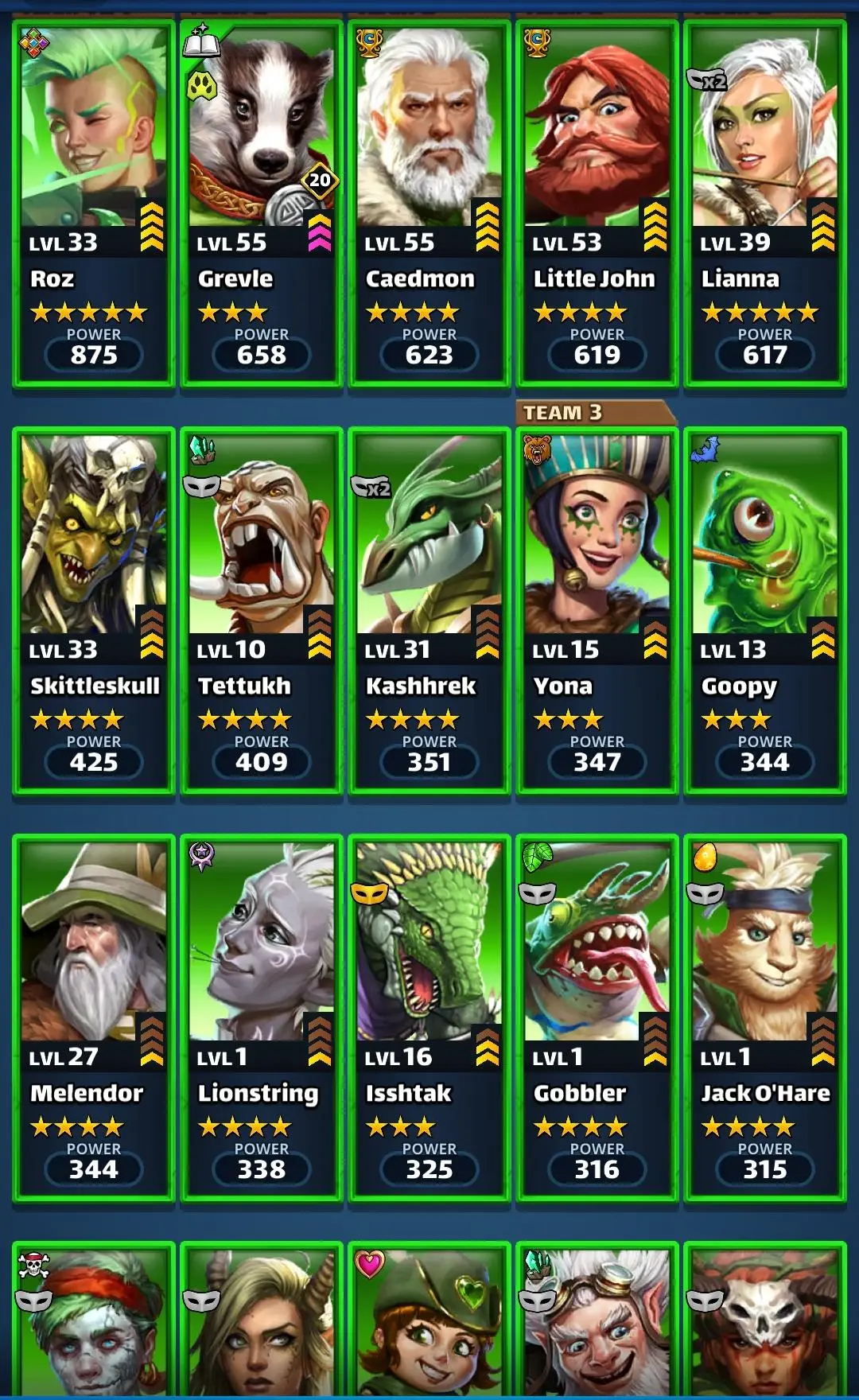
Task: Select the Kashhrek hero card
Action: click(429, 611)
